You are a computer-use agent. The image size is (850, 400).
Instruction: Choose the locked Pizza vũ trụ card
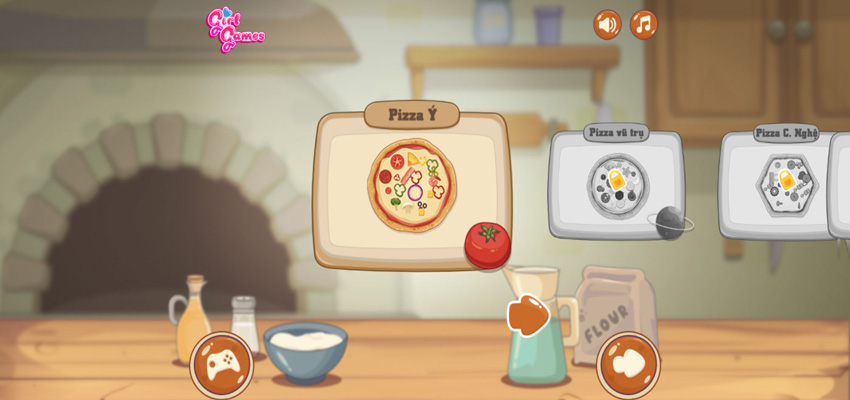point(616,185)
